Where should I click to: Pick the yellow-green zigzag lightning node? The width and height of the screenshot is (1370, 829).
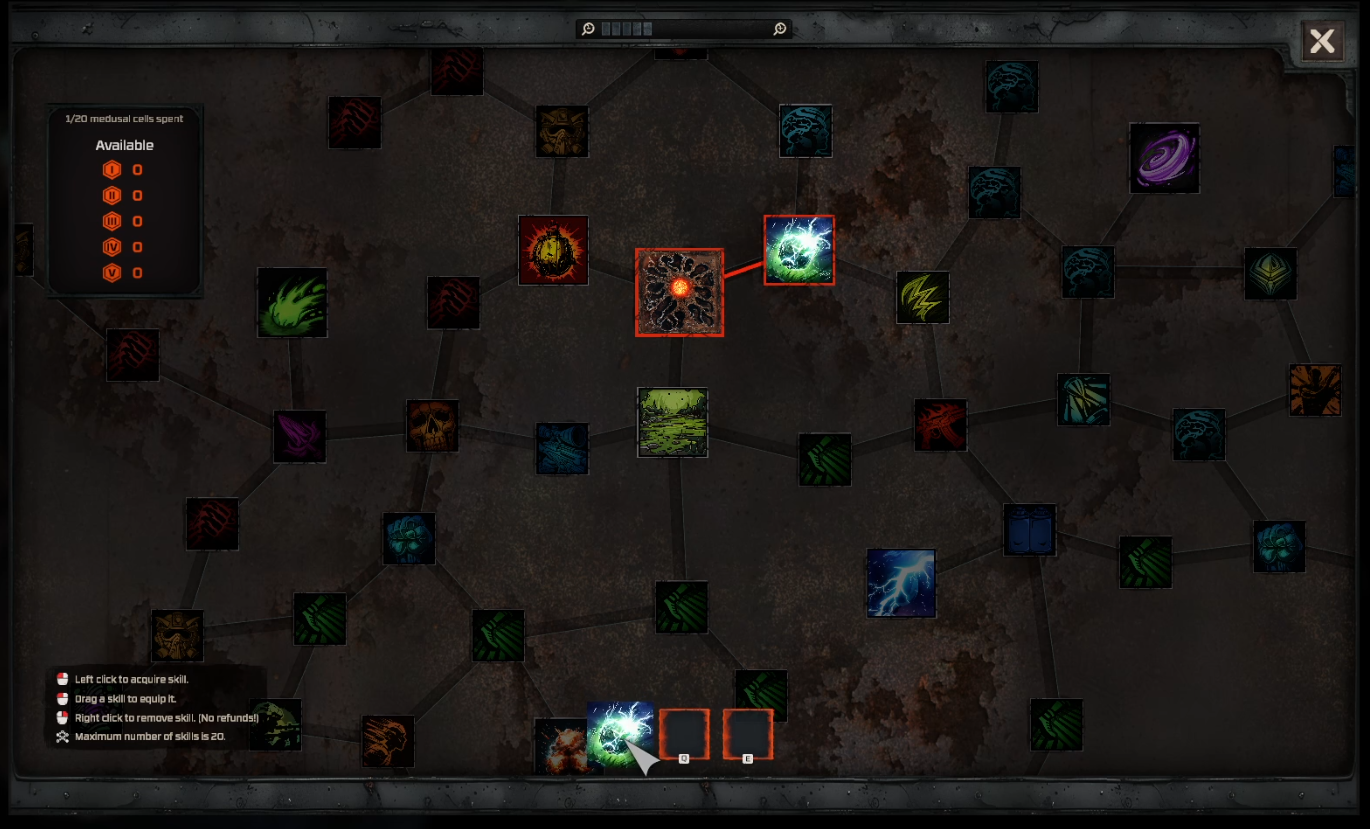coord(922,297)
